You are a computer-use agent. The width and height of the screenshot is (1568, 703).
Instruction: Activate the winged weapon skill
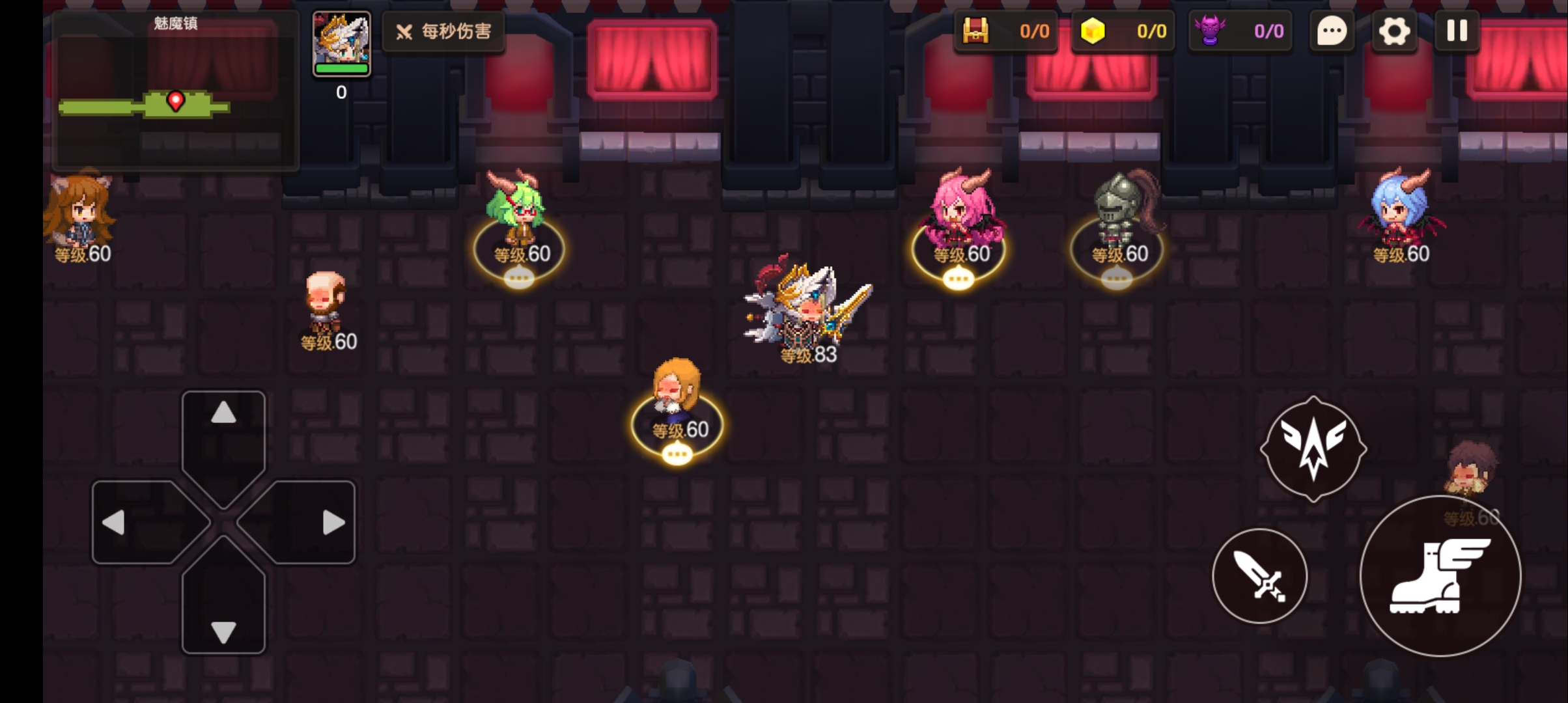(x=1313, y=449)
